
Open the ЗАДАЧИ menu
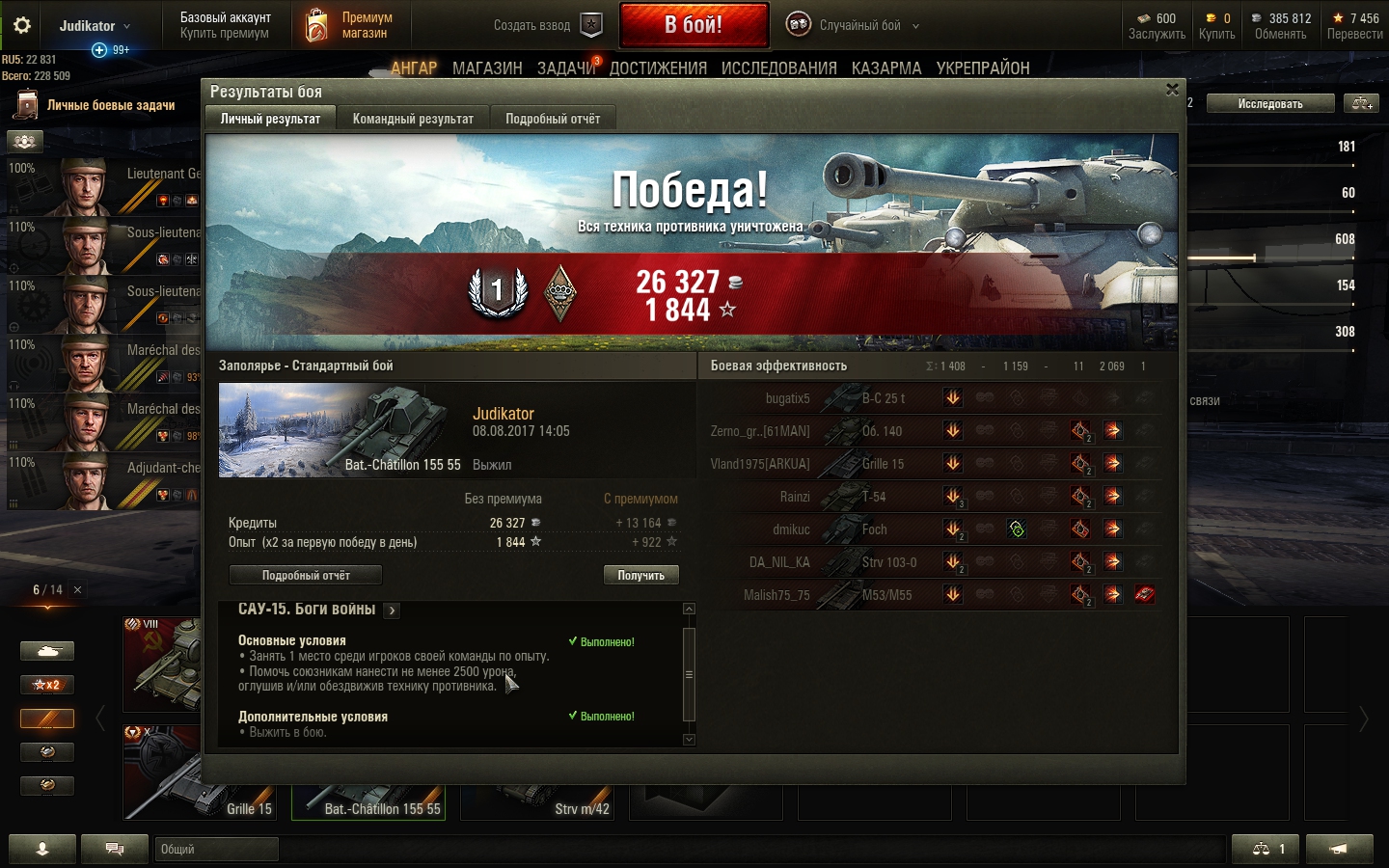566,68
